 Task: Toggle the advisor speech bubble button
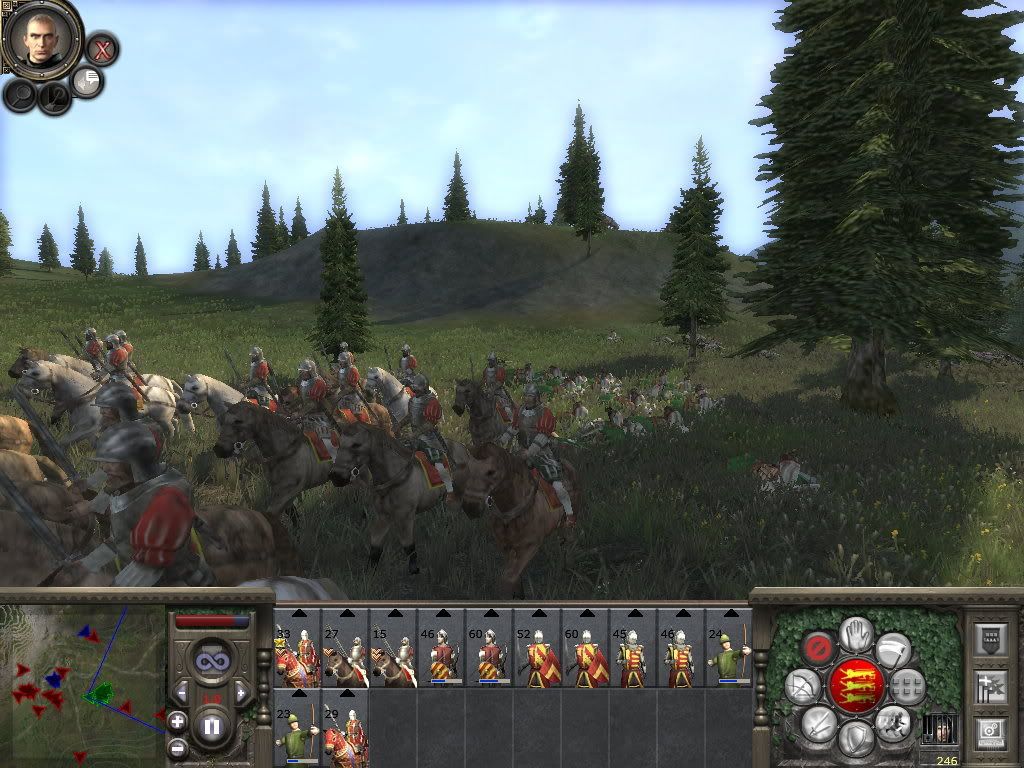[x=88, y=82]
